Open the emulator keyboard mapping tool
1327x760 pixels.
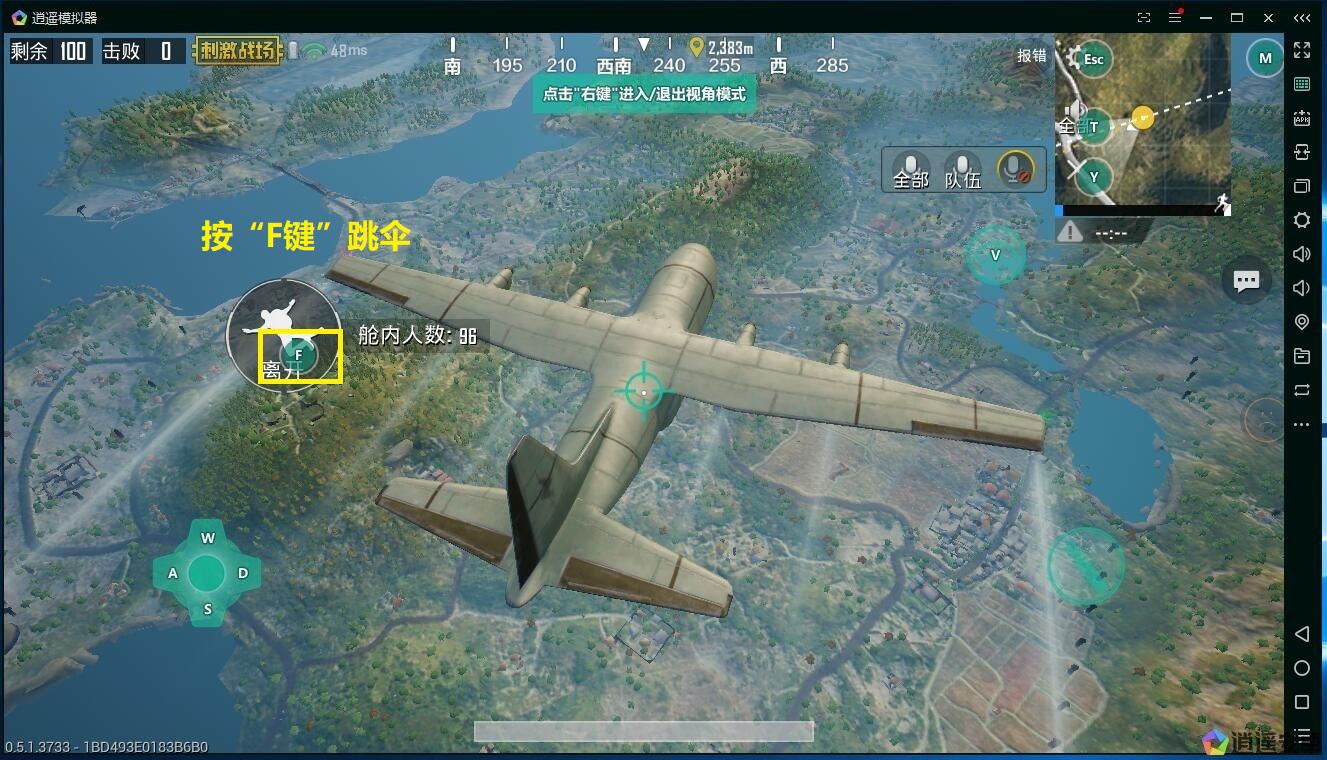tap(1301, 84)
